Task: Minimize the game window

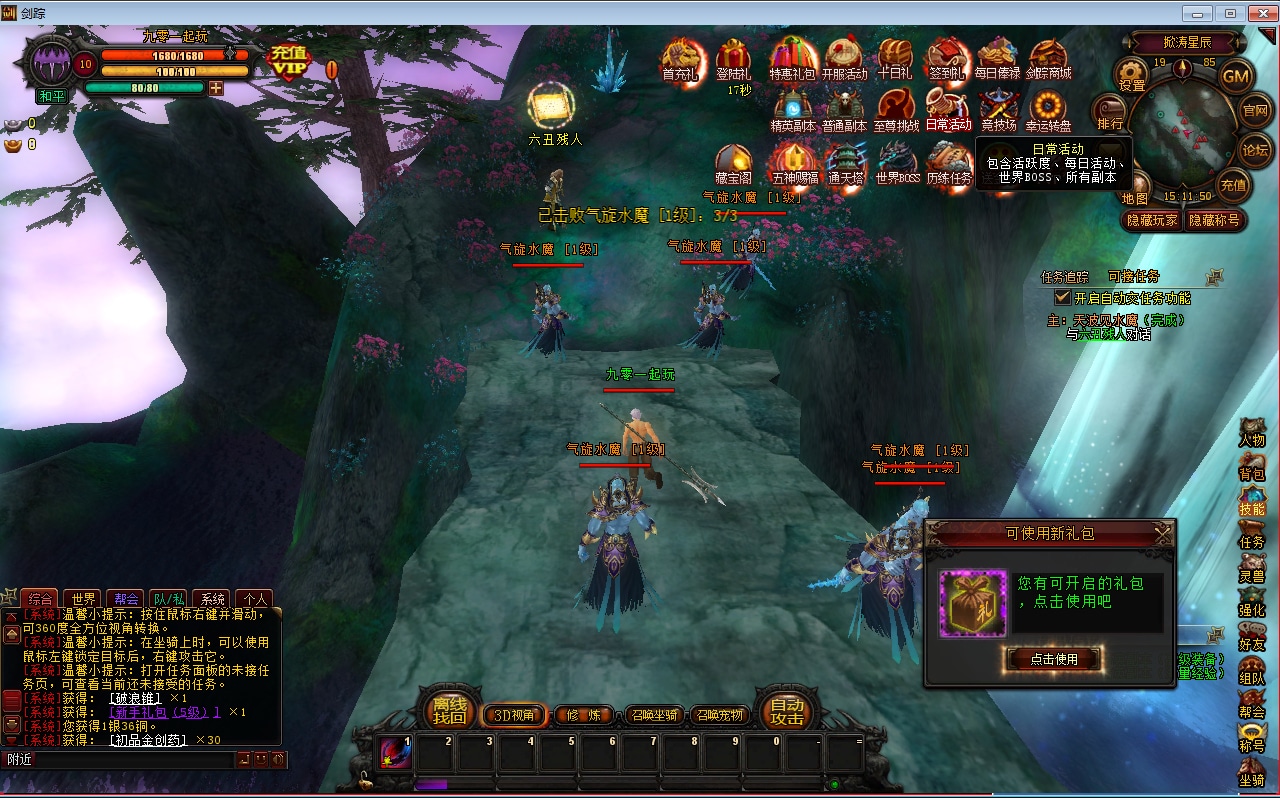Action: [1197, 13]
